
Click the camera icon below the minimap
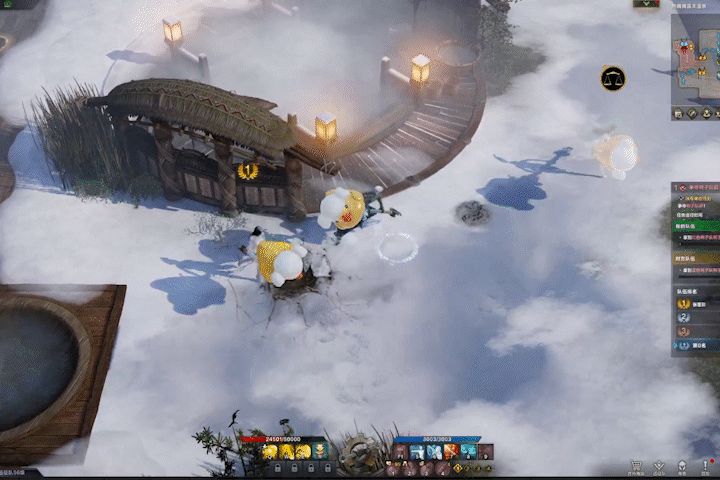point(679,114)
